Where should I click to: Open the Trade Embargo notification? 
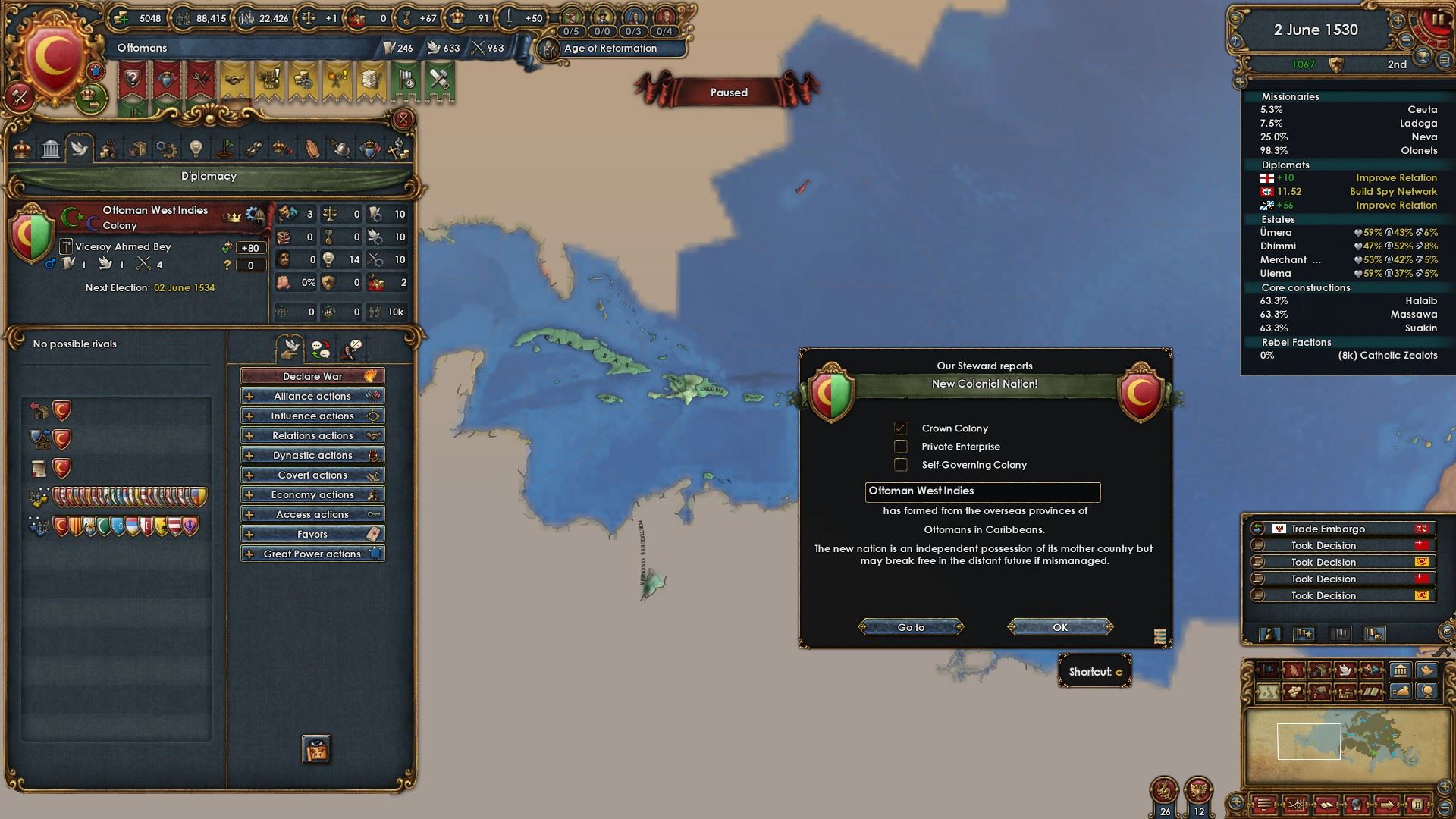(x=1338, y=529)
